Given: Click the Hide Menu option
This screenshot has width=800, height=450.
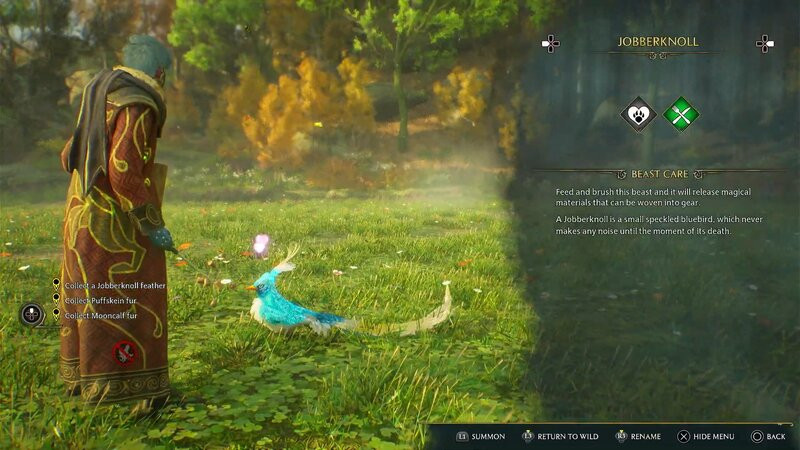Looking at the screenshot, I should click(706, 436).
